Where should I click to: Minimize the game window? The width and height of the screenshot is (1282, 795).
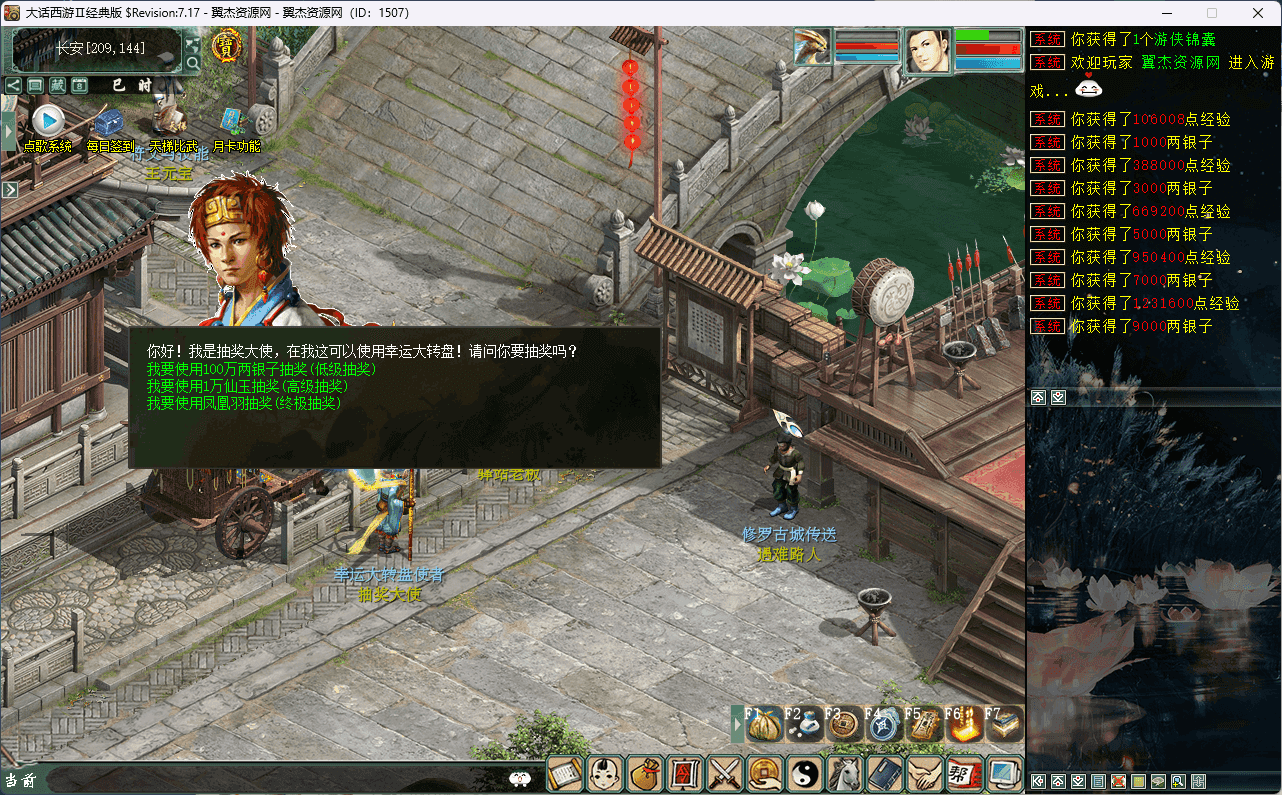click(x=1166, y=13)
